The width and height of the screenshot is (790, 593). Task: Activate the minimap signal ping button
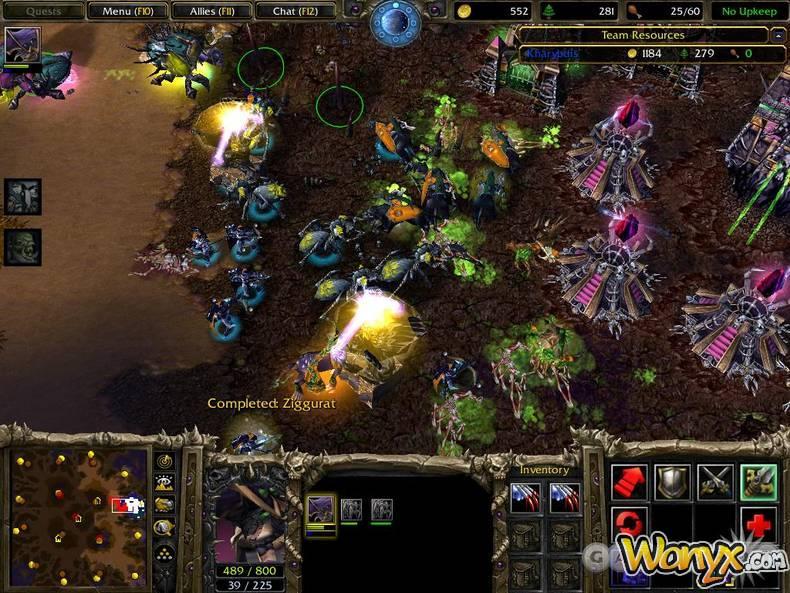coord(165,461)
